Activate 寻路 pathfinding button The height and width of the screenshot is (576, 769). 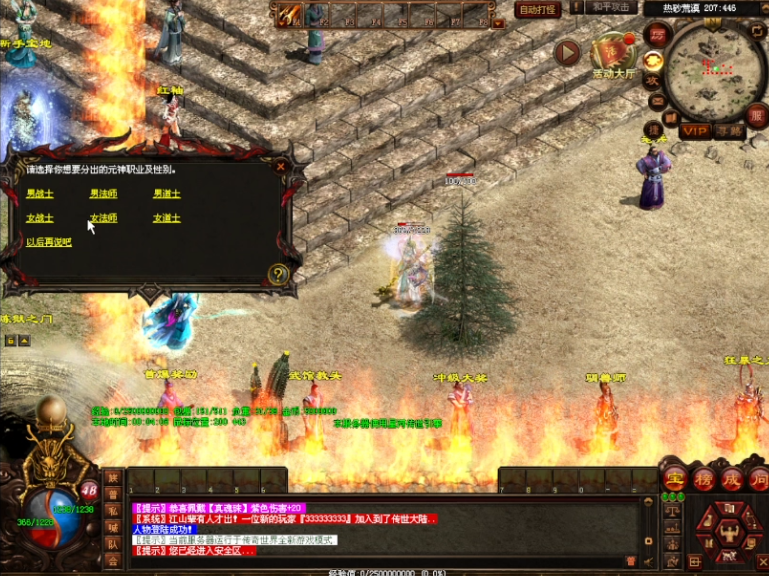pyautogui.click(x=729, y=131)
